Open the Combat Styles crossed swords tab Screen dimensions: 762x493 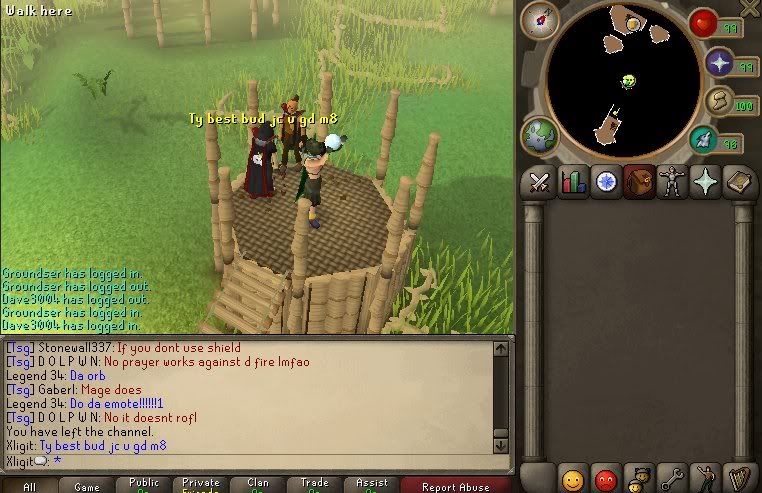(539, 183)
